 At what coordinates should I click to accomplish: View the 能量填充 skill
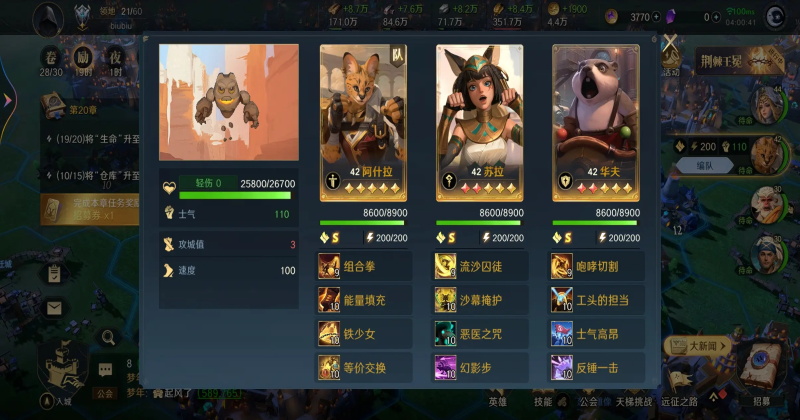click(364, 300)
